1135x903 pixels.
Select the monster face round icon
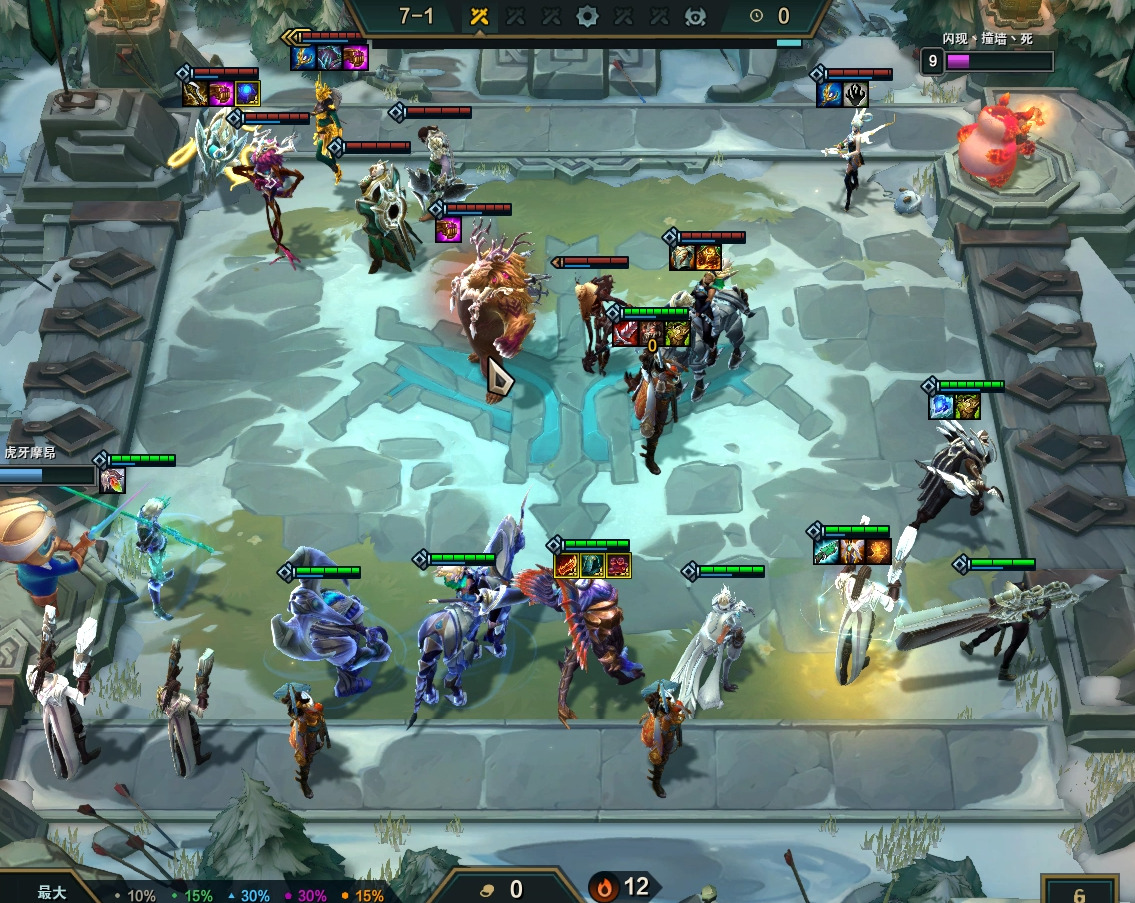[695, 16]
